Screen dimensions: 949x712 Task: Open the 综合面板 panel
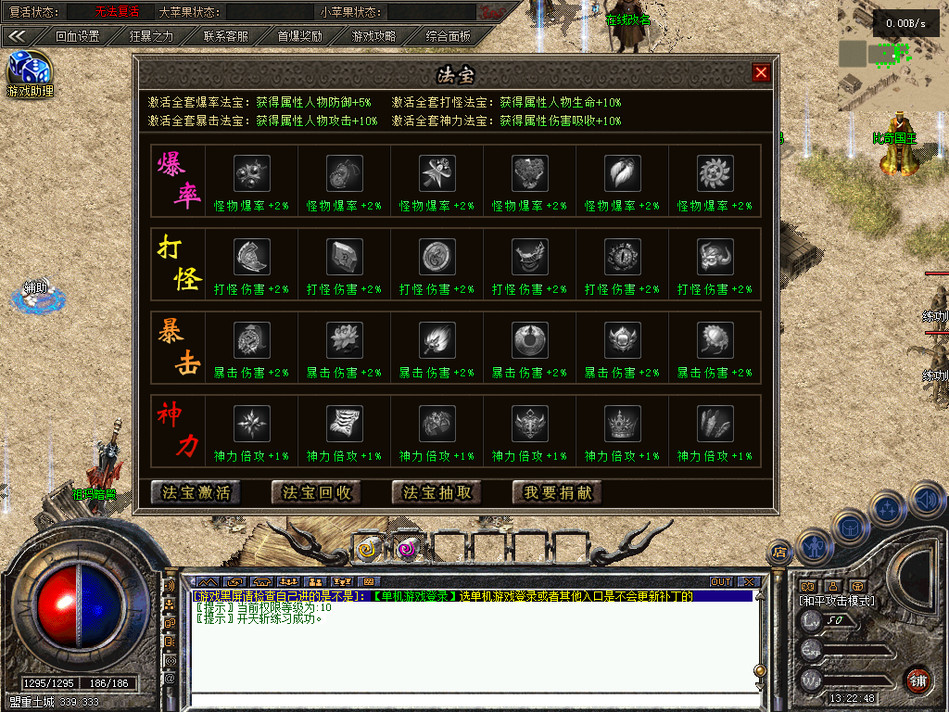[x=448, y=36]
